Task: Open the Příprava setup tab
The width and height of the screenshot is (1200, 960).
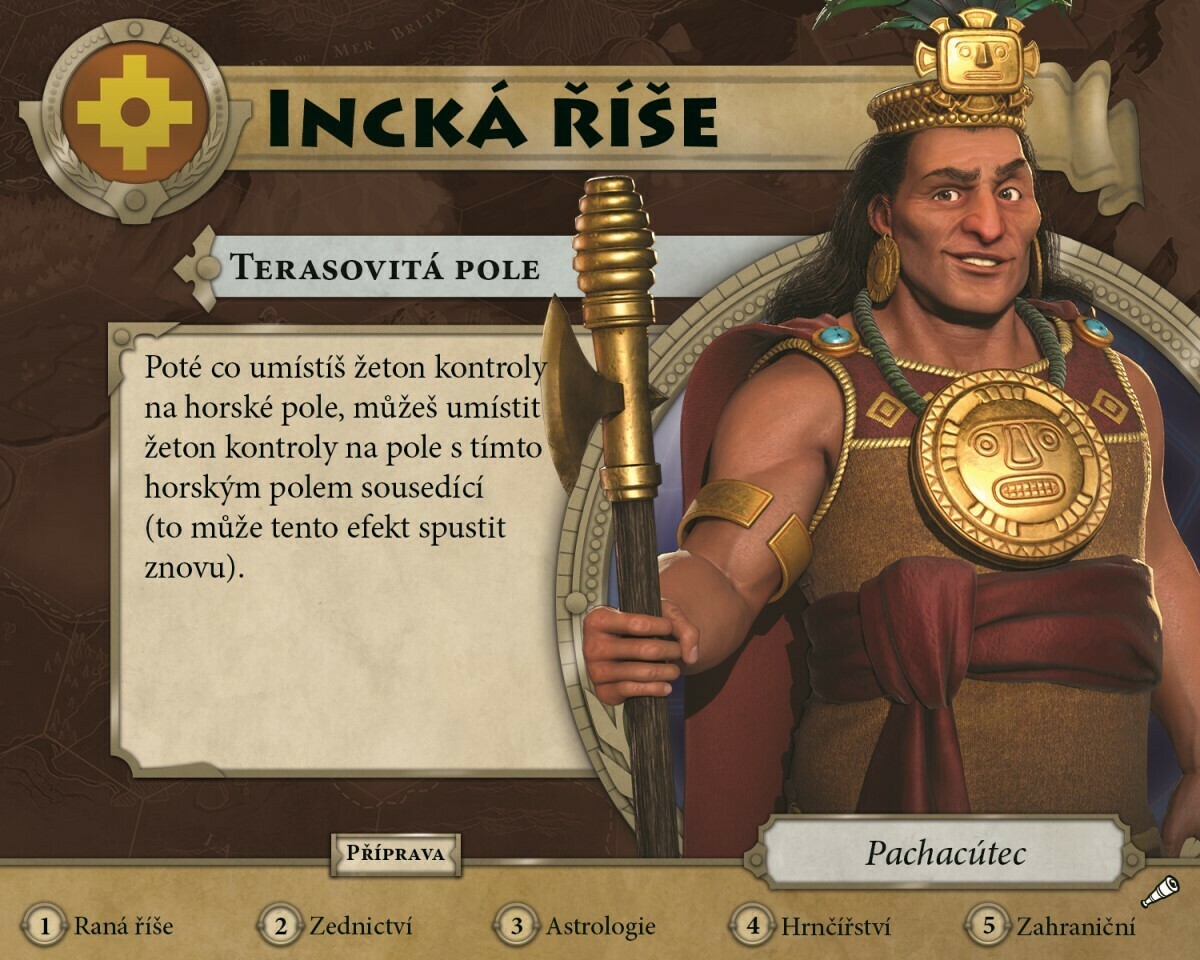Action: click(x=395, y=854)
